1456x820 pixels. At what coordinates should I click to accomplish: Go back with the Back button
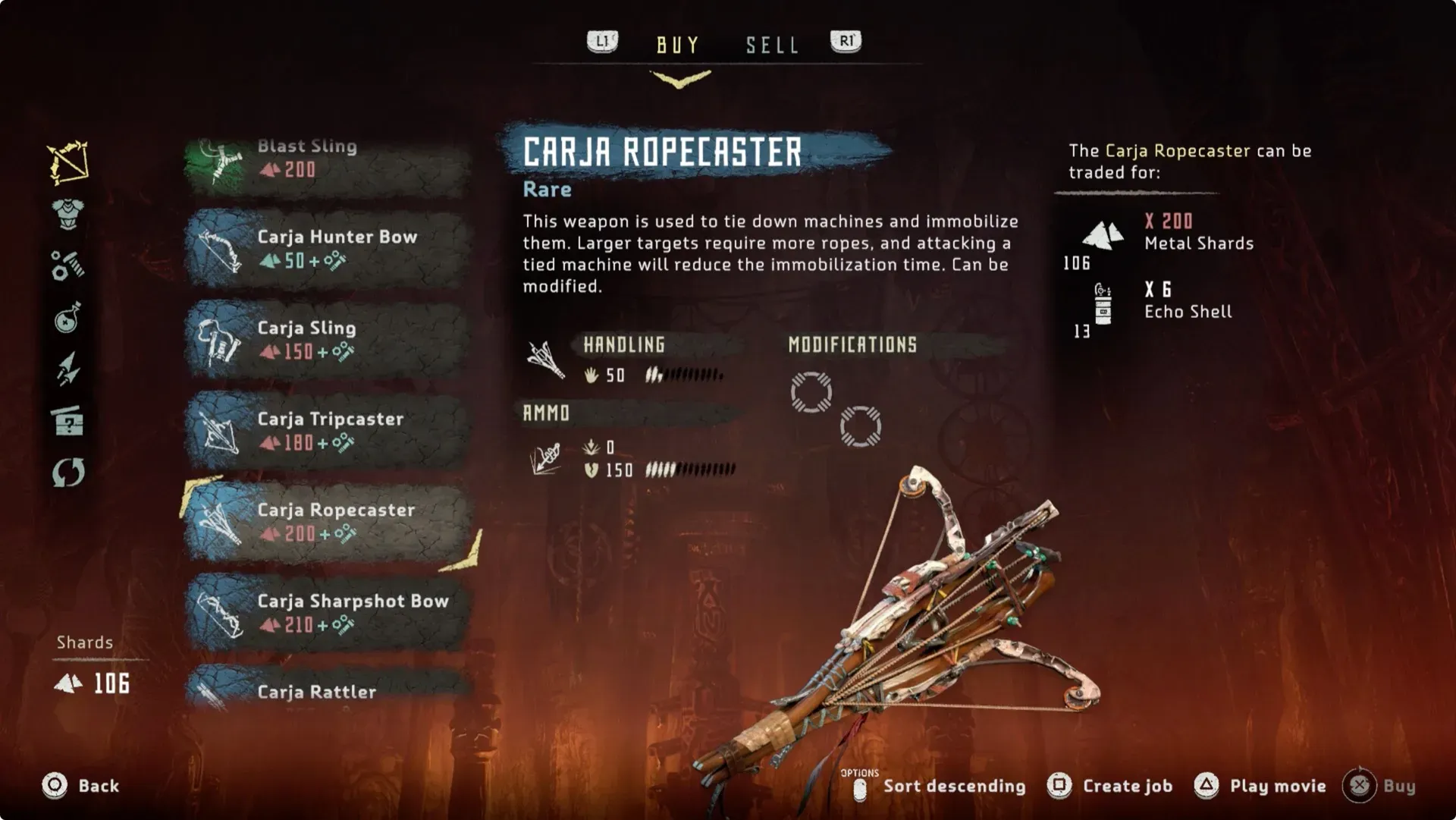(82, 786)
